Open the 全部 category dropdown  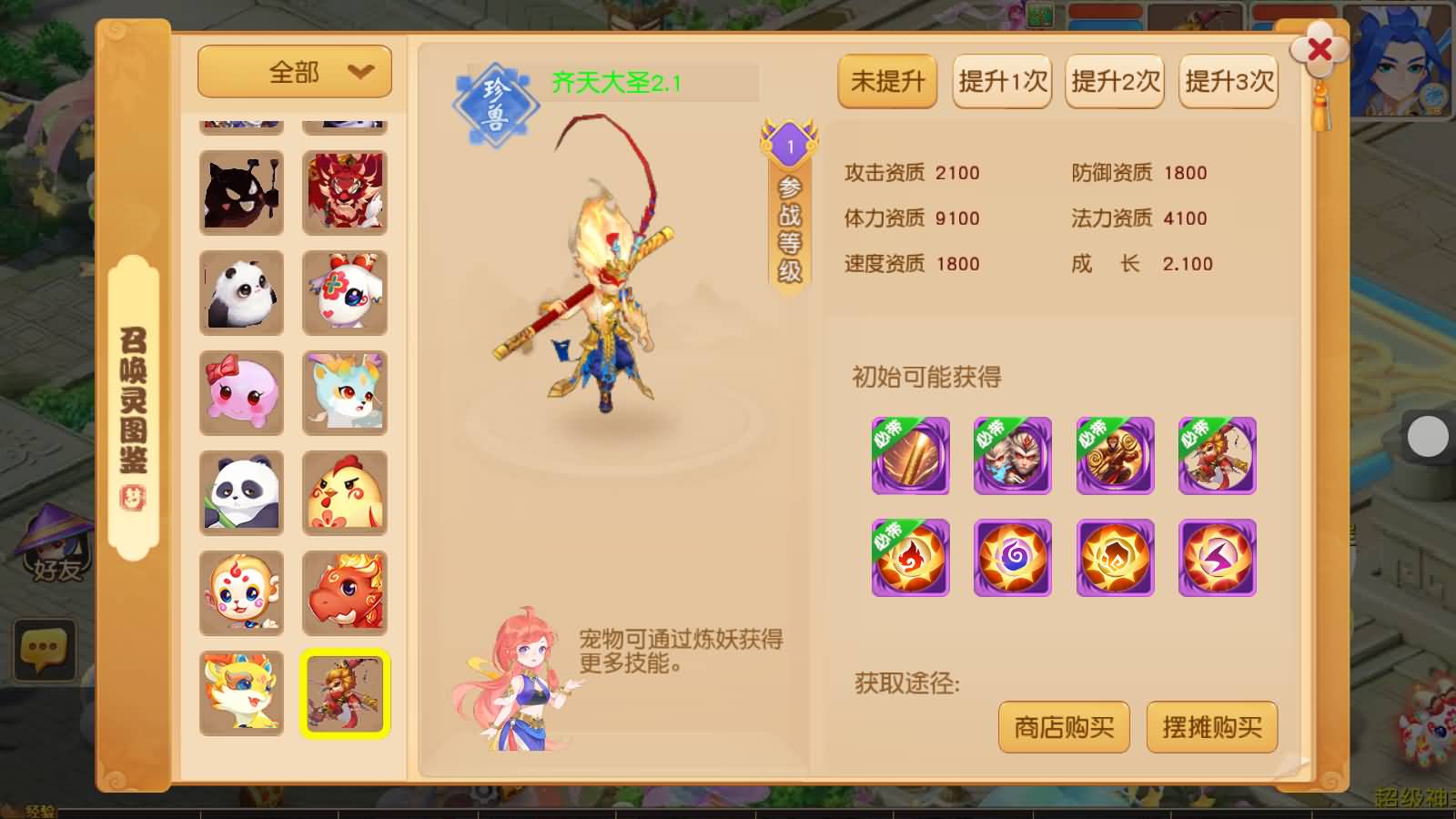point(293,71)
